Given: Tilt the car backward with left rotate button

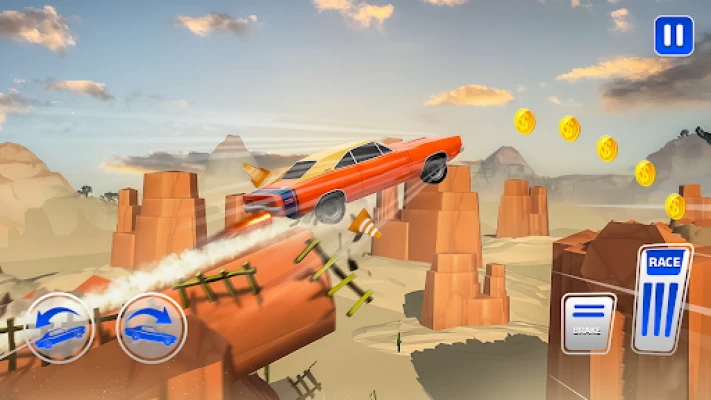Looking at the screenshot, I should [x=59, y=327].
